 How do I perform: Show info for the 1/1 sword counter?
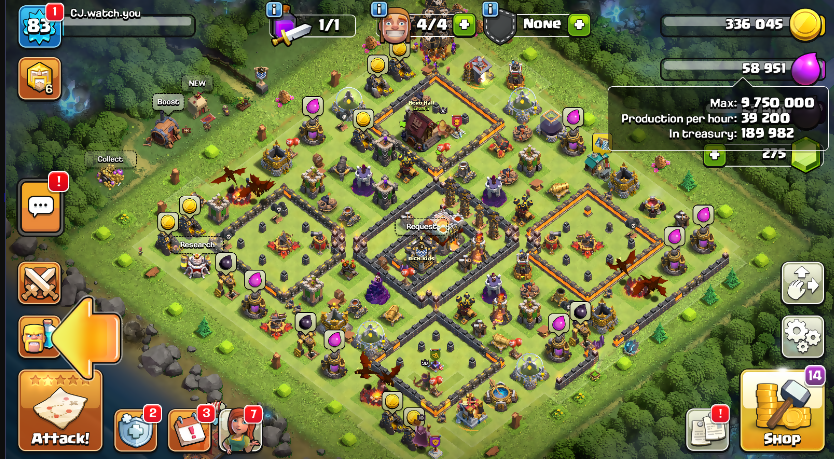pos(274,9)
